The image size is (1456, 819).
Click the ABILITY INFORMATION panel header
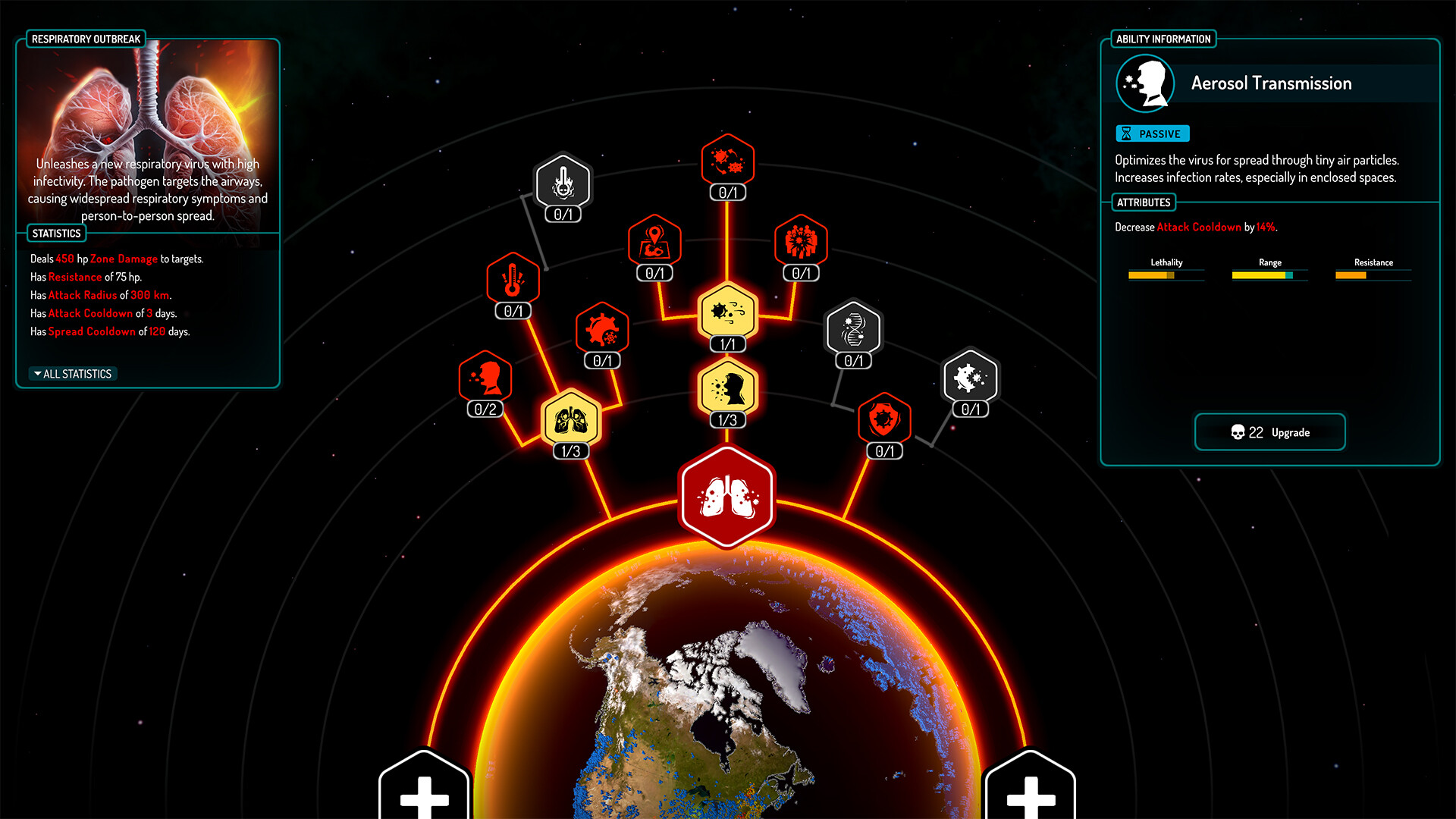[x=1163, y=38]
